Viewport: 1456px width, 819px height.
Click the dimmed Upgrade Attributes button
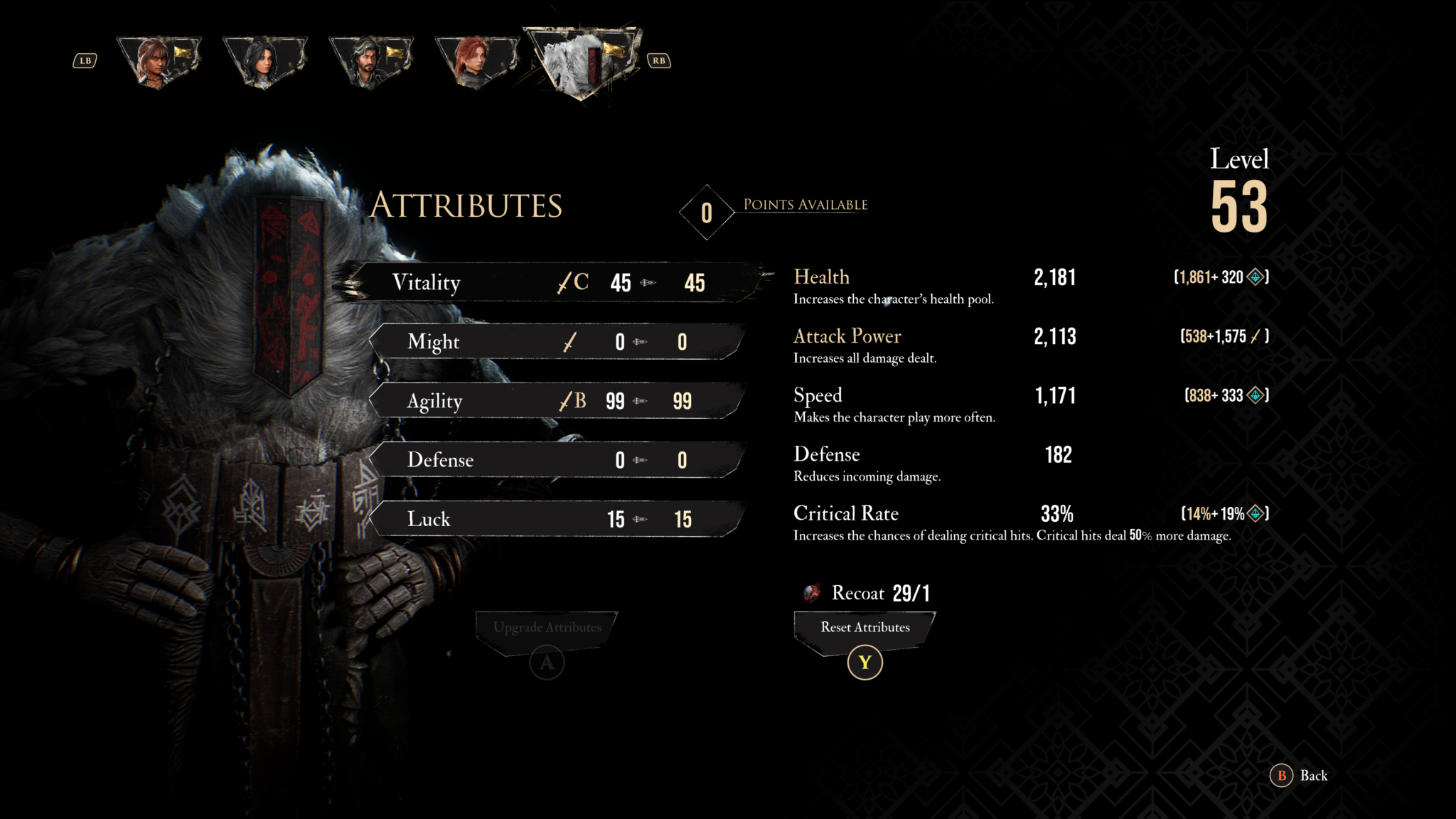(x=547, y=628)
